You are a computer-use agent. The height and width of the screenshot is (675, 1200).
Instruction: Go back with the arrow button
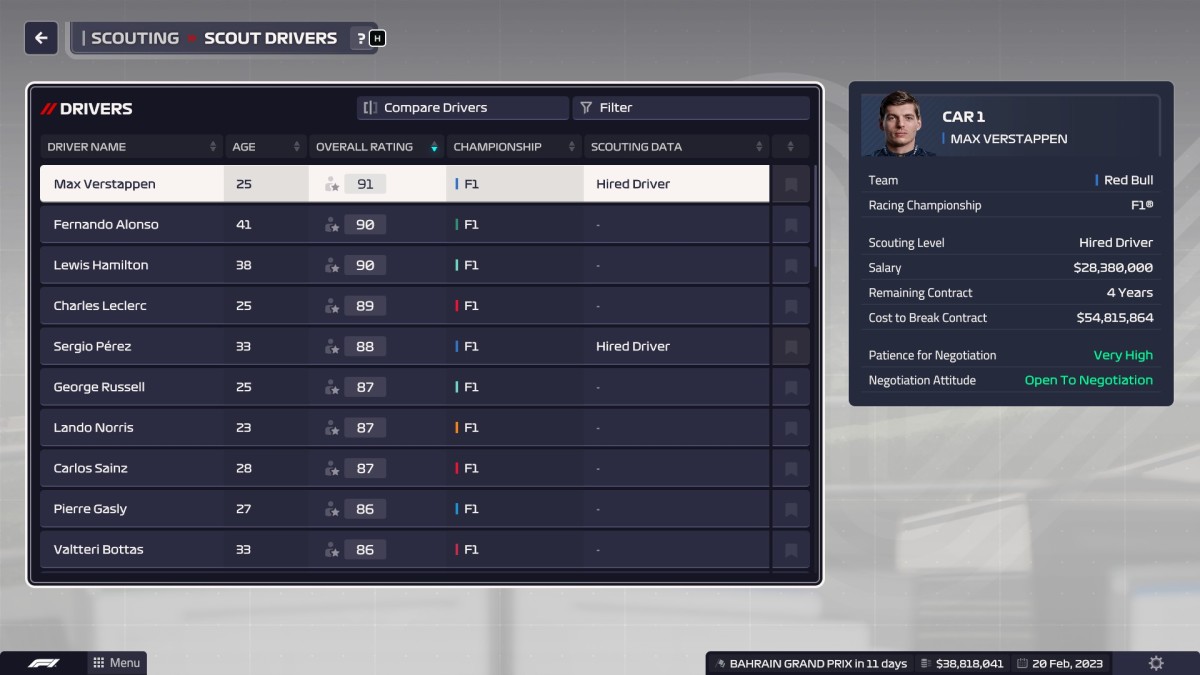click(x=41, y=38)
